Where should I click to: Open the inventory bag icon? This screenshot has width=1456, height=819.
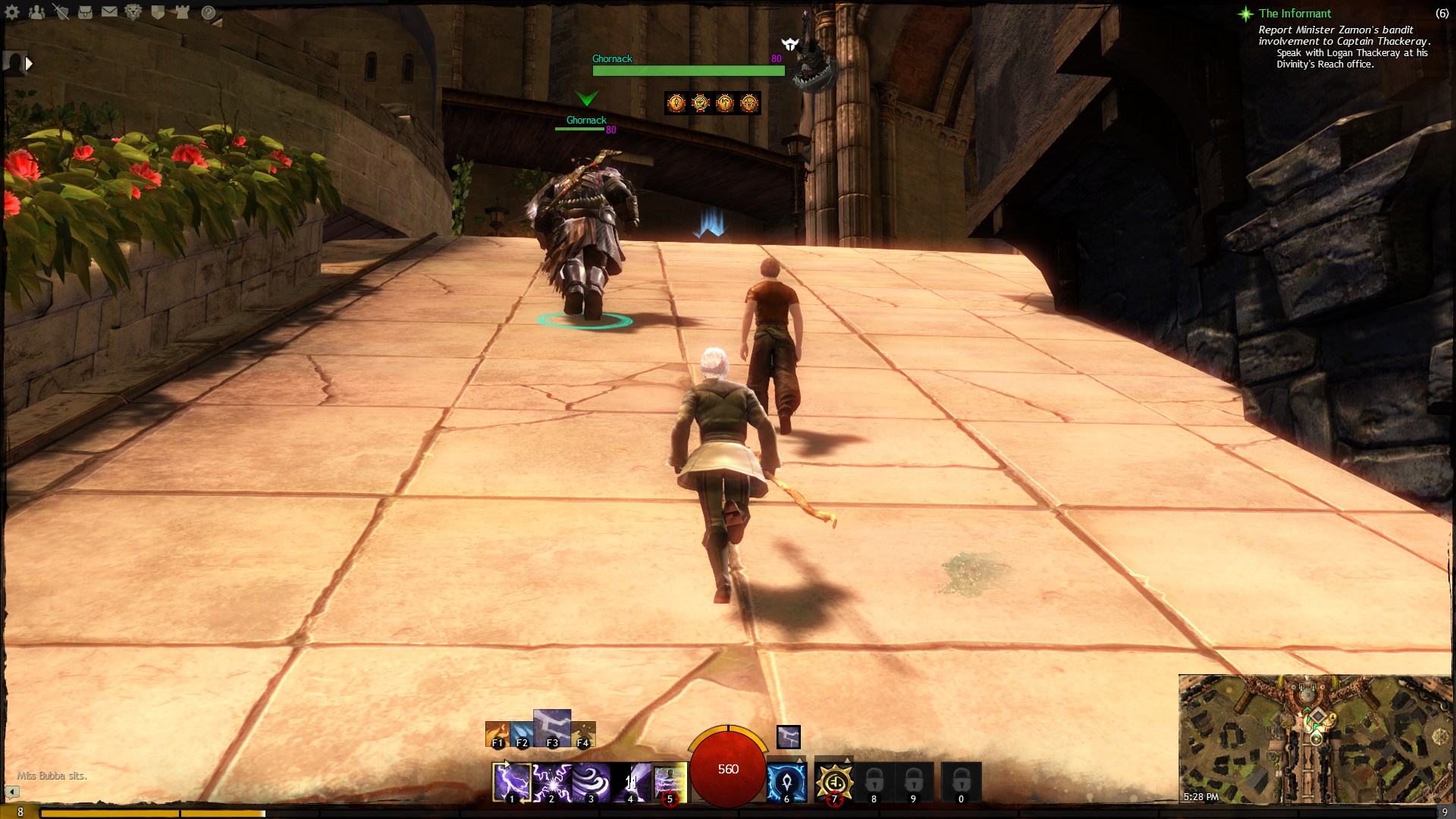pyautogui.click(x=85, y=12)
